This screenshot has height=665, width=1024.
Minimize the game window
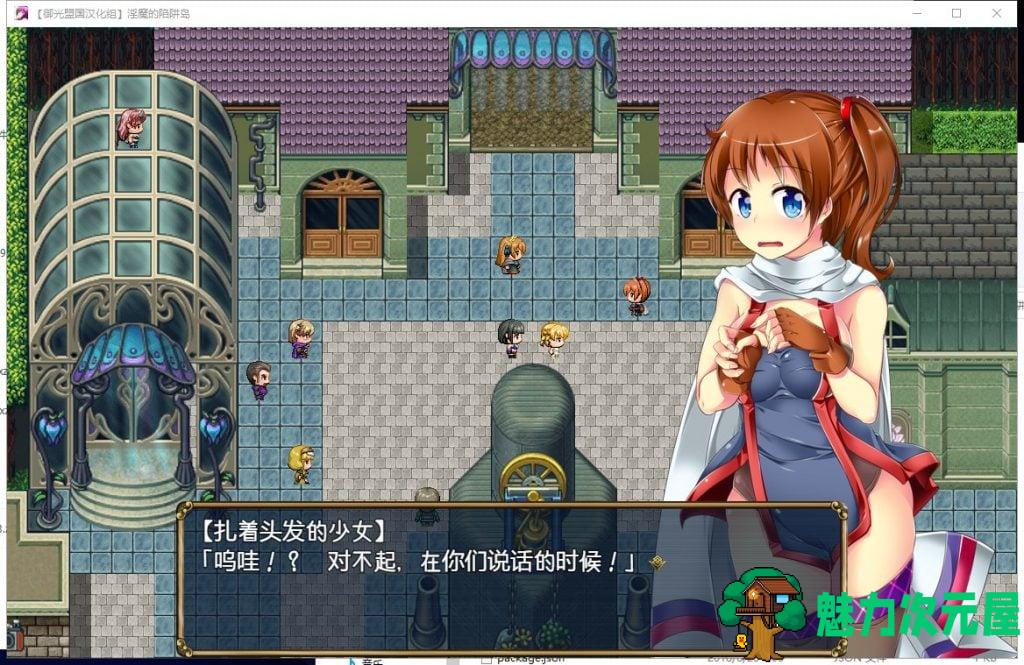pos(912,13)
